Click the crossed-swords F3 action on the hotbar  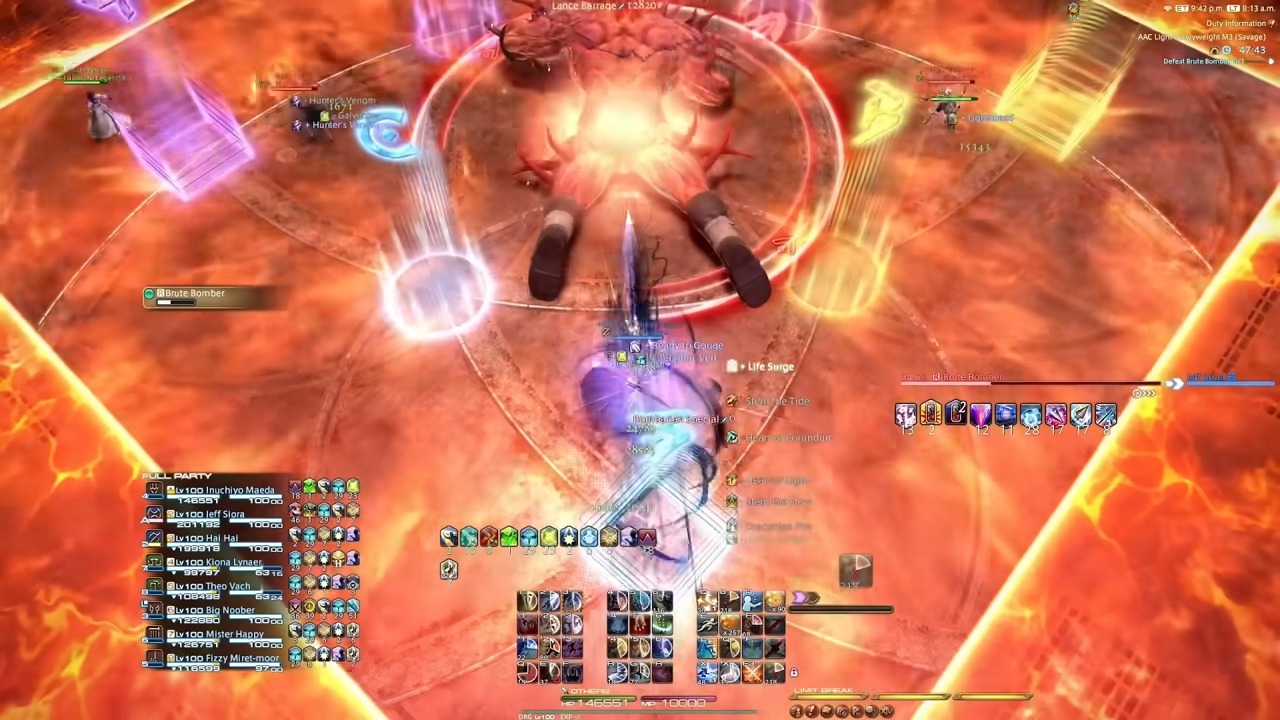[751, 671]
